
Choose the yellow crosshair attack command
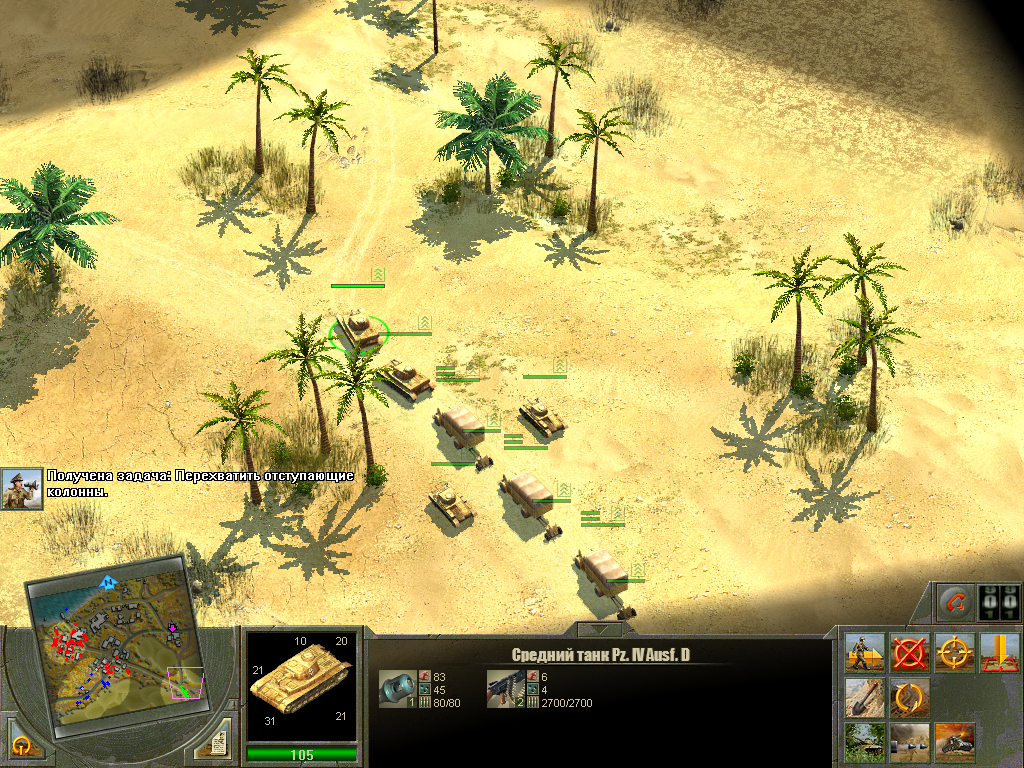(954, 653)
